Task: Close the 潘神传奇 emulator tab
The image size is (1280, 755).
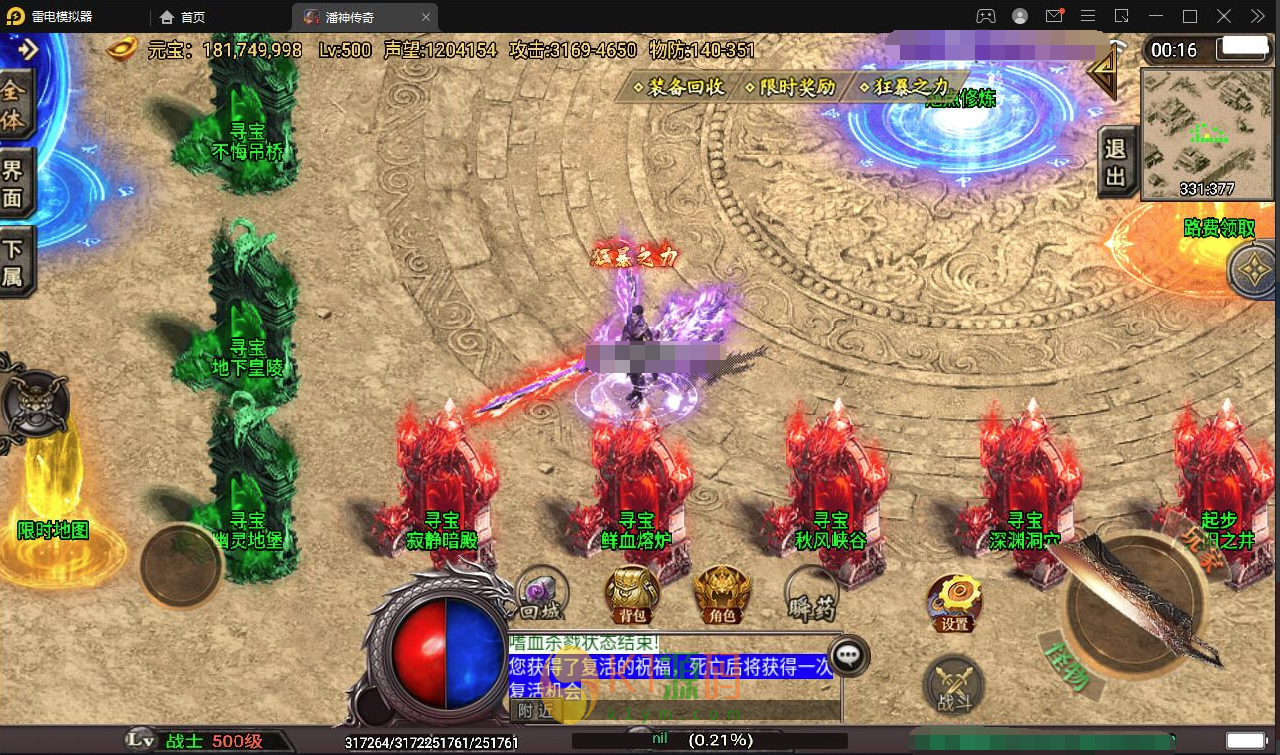Action: click(426, 17)
